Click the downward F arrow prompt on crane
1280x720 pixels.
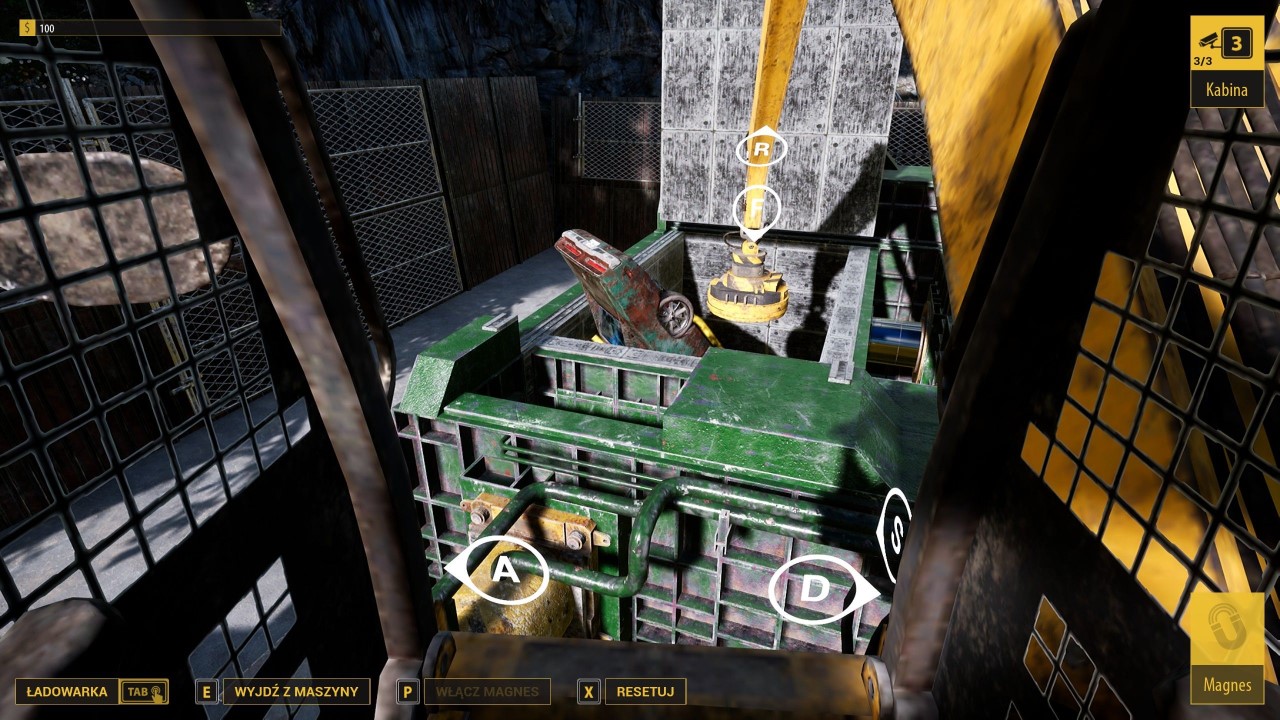[755, 208]
